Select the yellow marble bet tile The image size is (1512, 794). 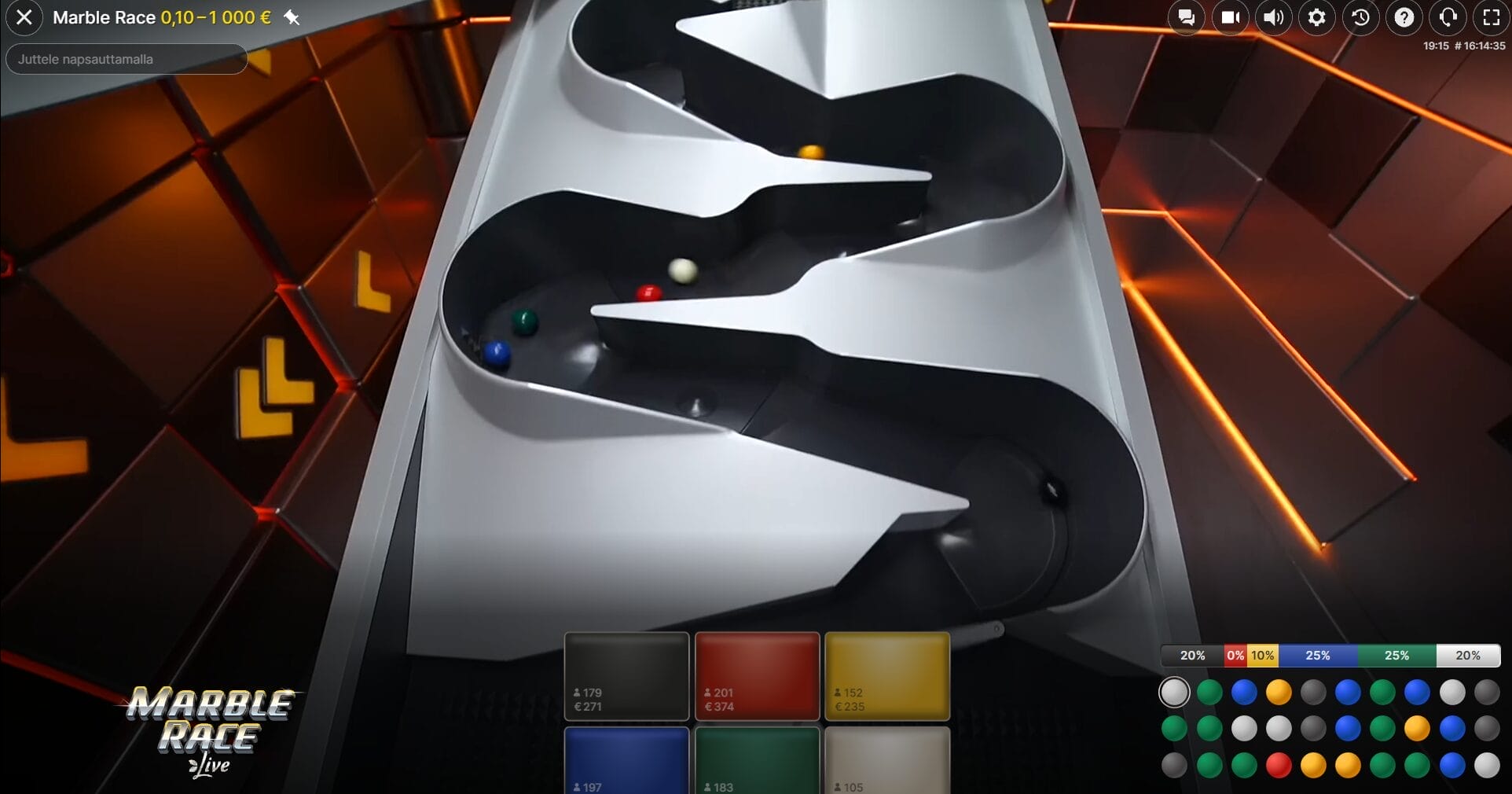click(x=887, y=676)
